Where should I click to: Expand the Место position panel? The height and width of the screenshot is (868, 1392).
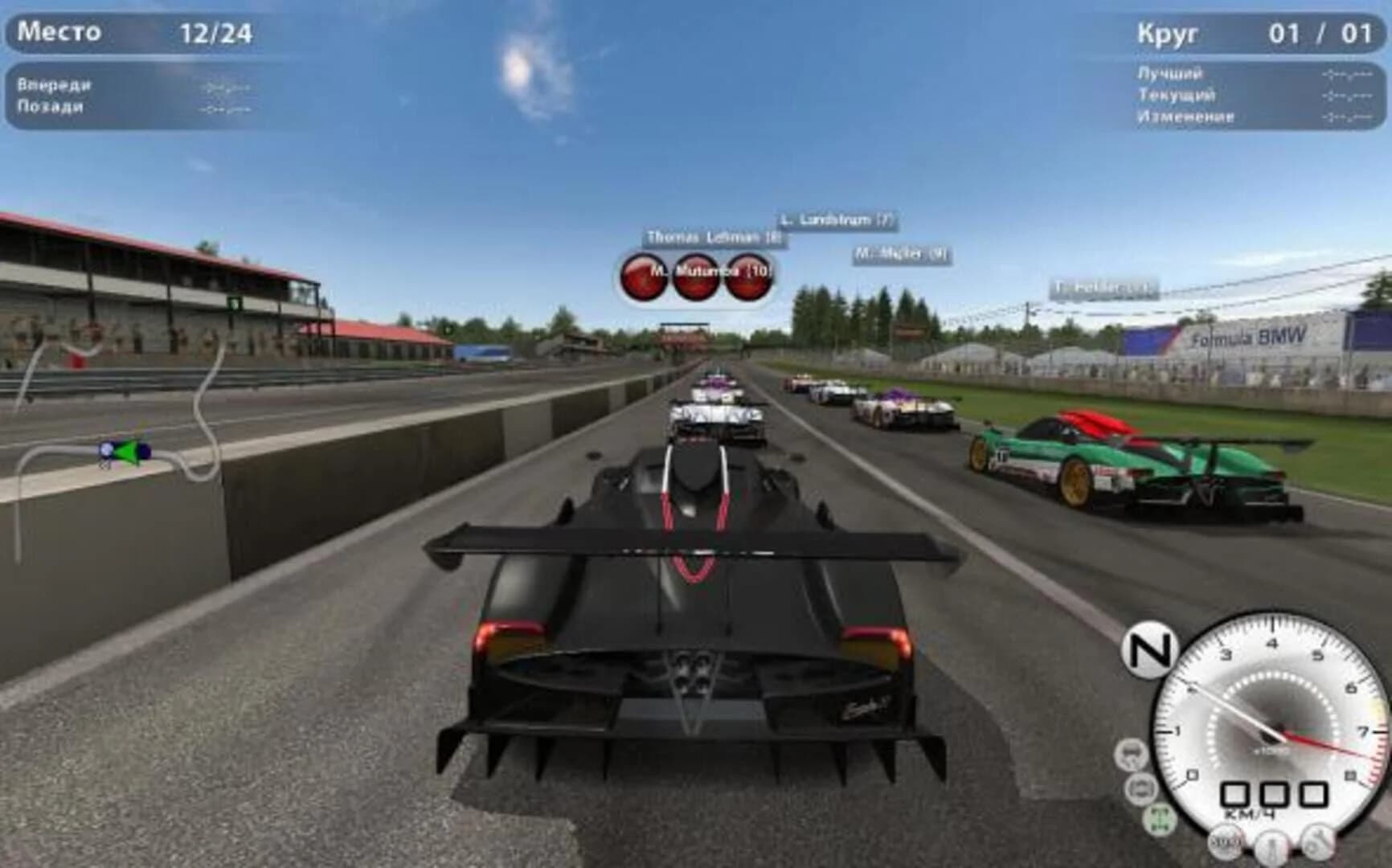129,34
